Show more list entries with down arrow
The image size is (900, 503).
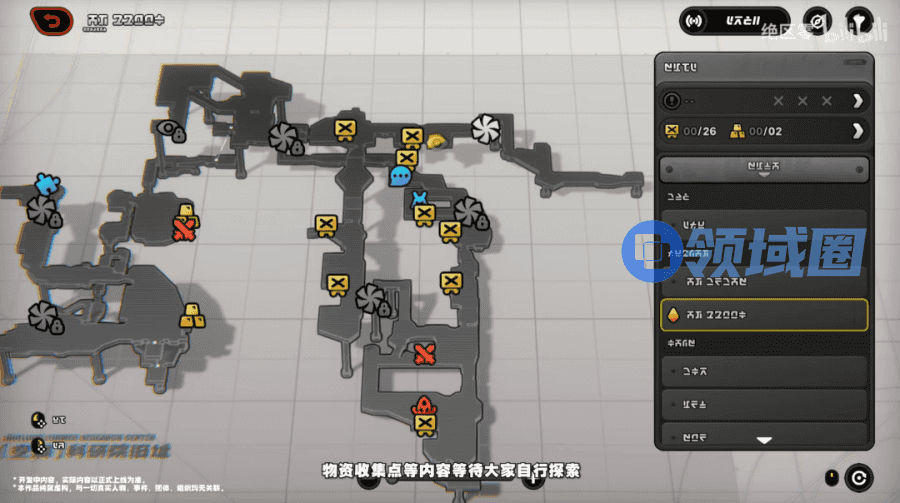[765, 439]
